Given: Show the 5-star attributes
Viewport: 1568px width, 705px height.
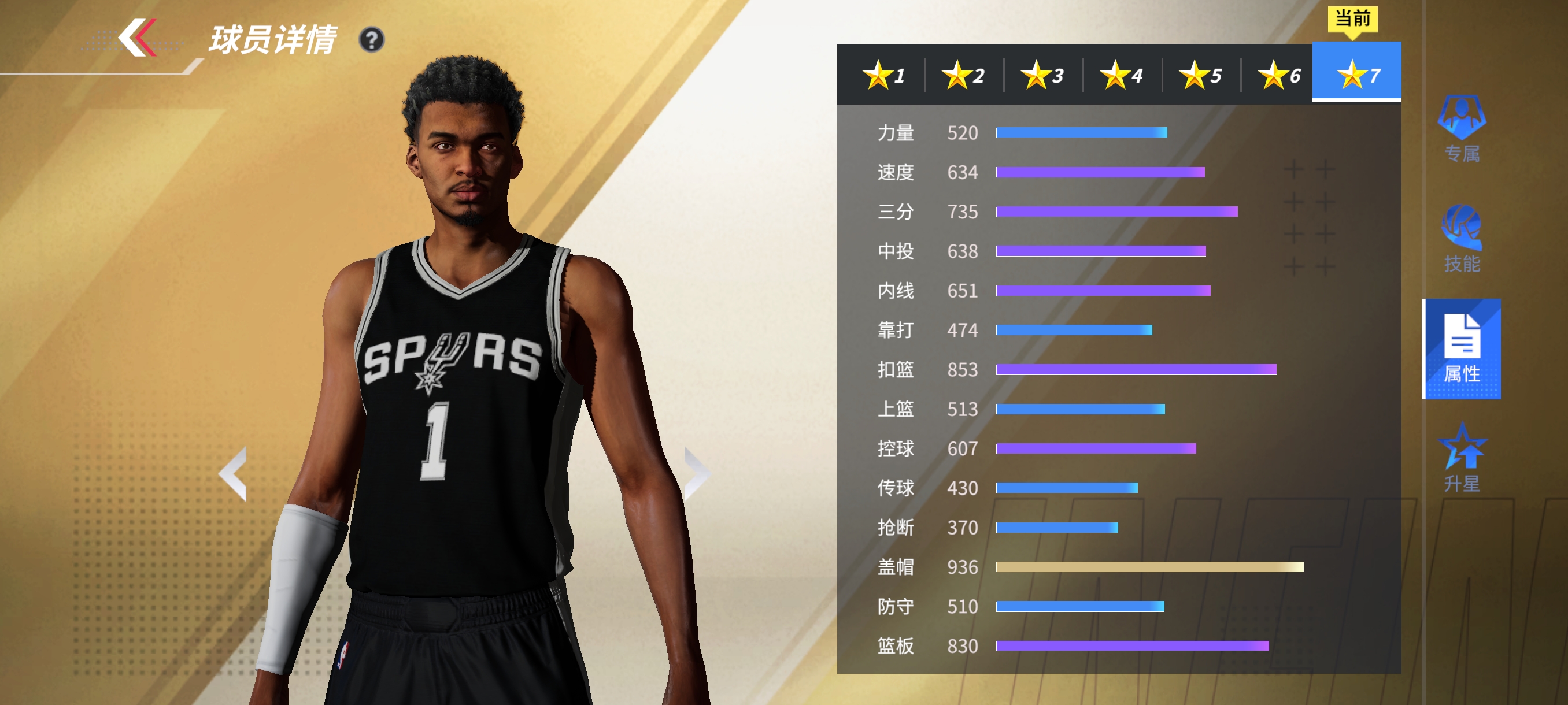Looking at the screenshot, I should pos(1200,76).
